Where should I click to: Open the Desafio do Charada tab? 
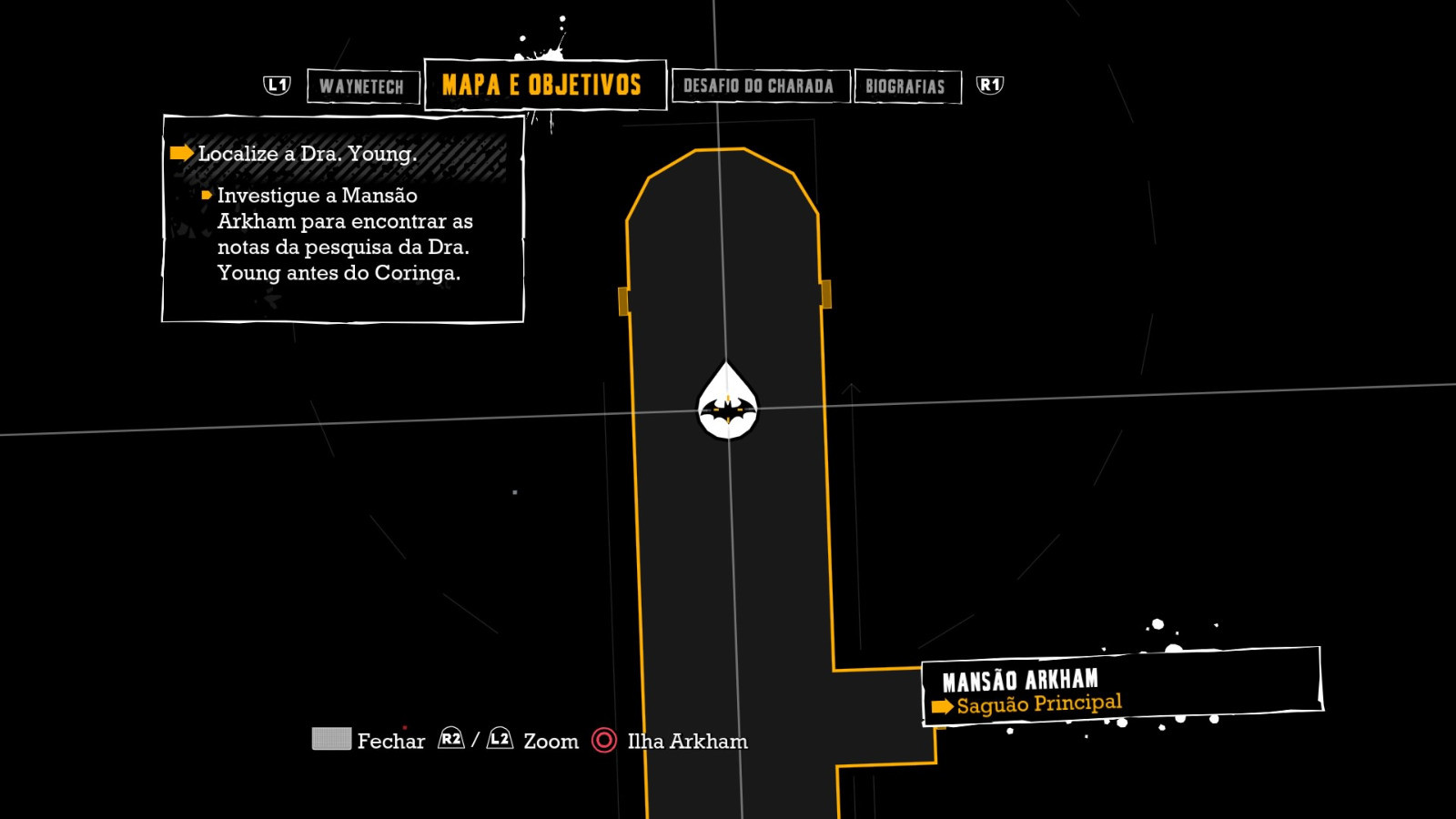click(759, 86)
